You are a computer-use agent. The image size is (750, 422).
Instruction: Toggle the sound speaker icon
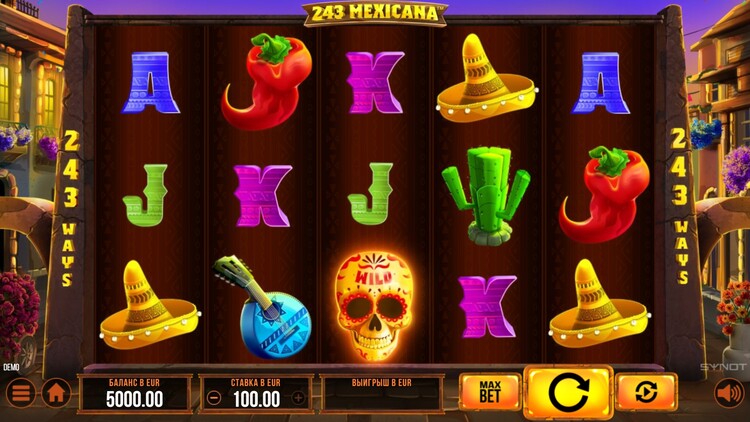(729, 393)
